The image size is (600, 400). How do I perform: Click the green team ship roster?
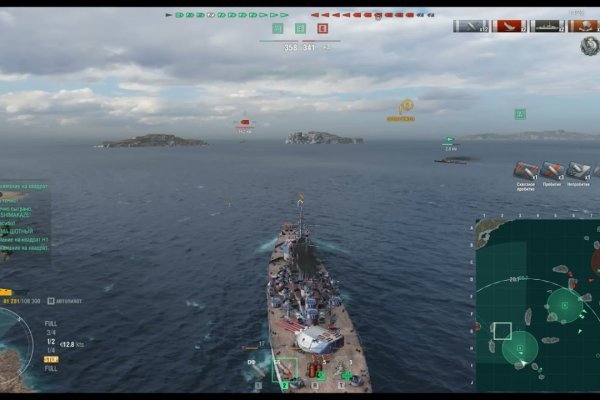pyautogui.click(x=227, y=15)
